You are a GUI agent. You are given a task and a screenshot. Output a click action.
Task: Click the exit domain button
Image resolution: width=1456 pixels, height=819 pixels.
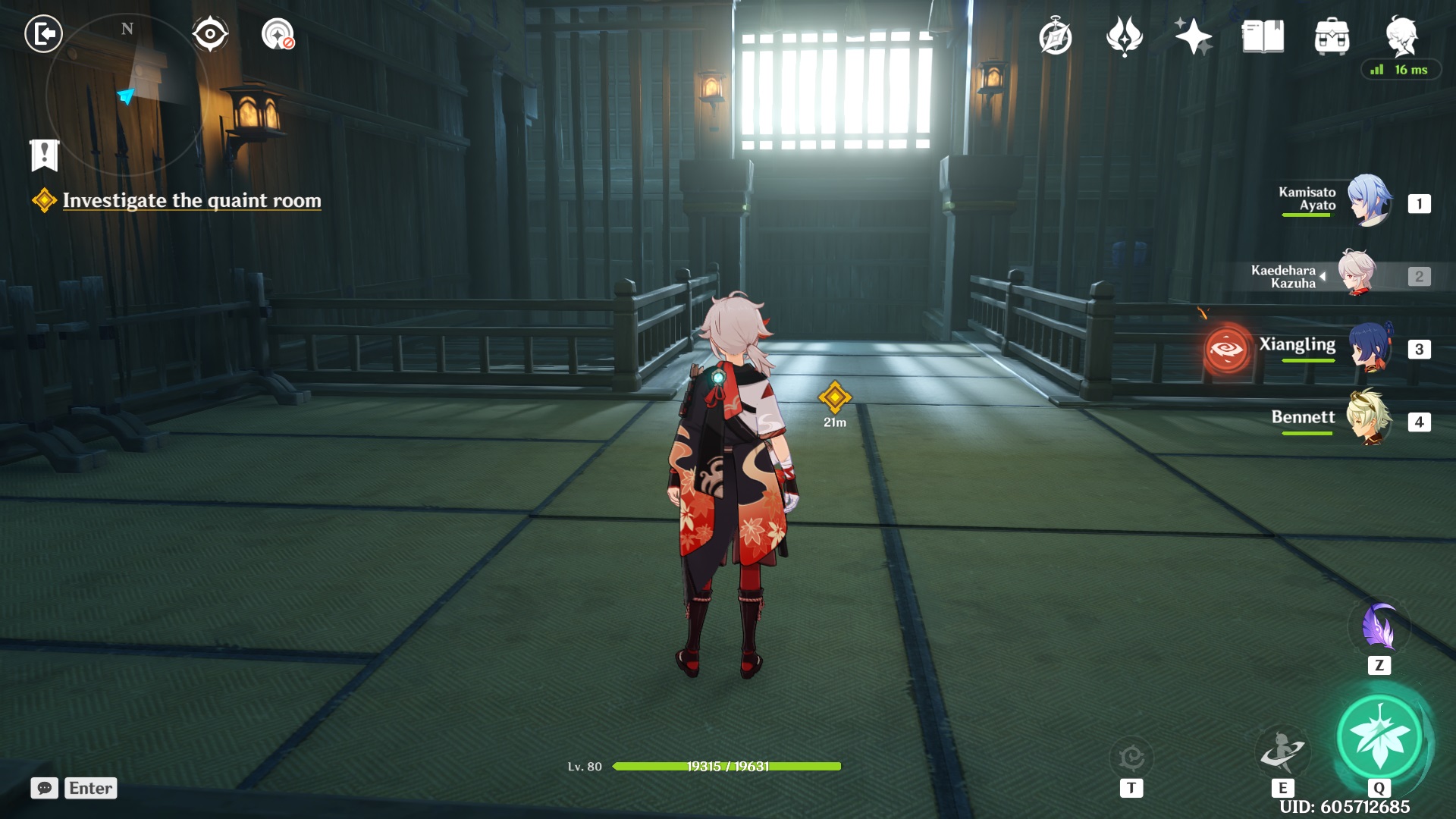(43, 34)
